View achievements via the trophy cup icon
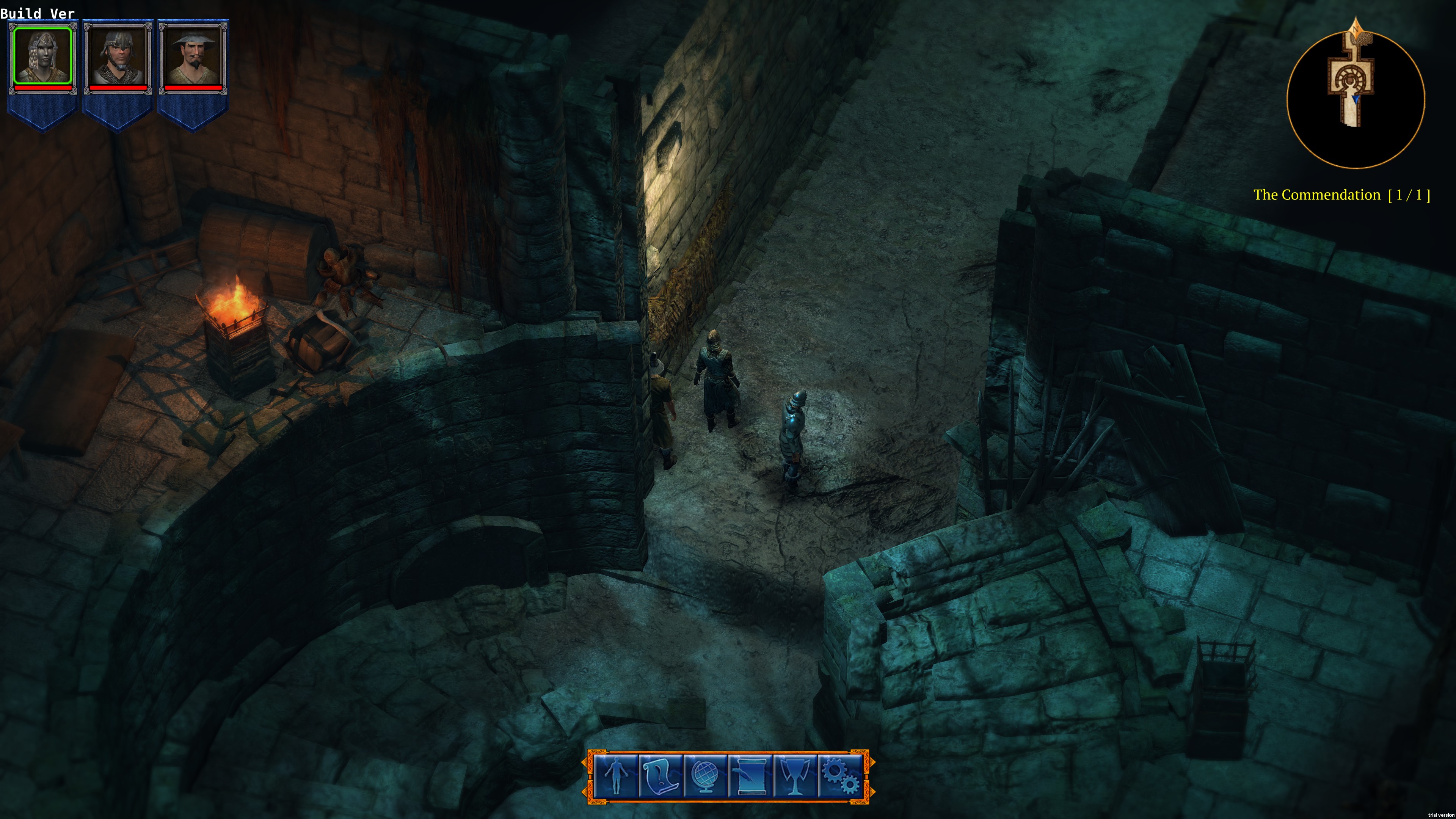Screen dimensions: 1456x819 [x=795, y=775]
